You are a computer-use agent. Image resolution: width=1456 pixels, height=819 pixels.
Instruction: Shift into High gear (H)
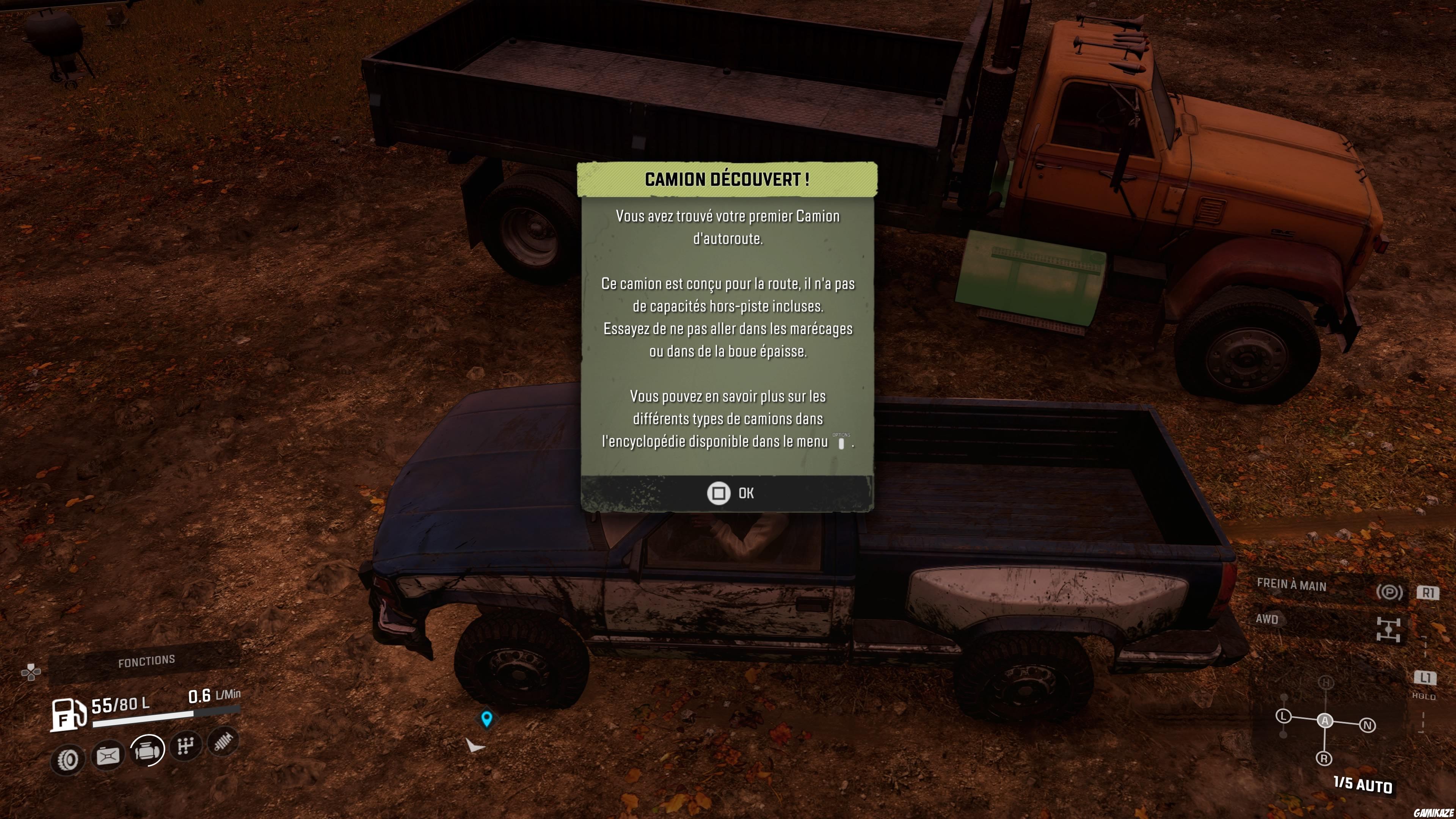(1326, 683)
